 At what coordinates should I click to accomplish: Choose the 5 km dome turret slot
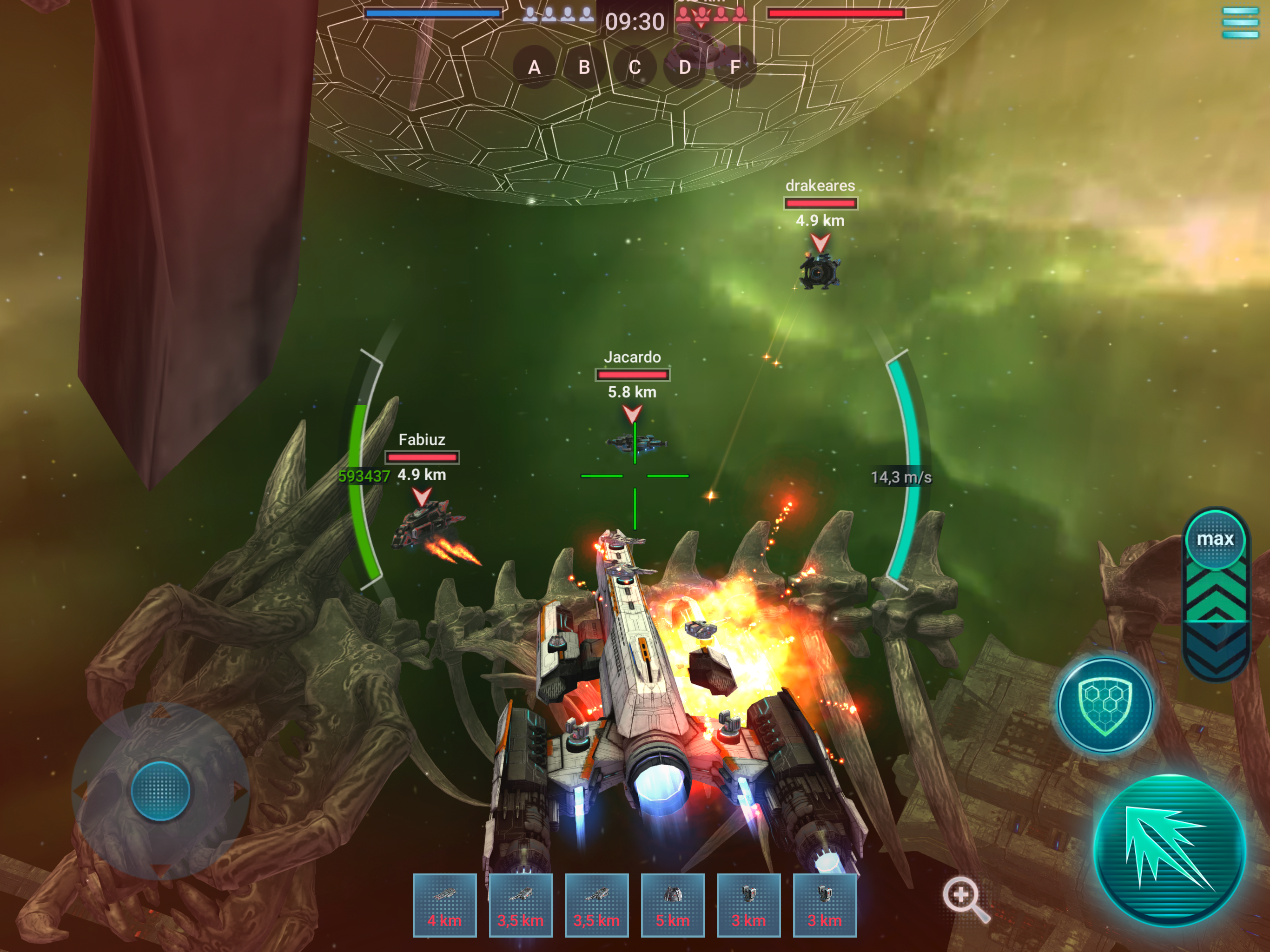[x=672, y=905]
